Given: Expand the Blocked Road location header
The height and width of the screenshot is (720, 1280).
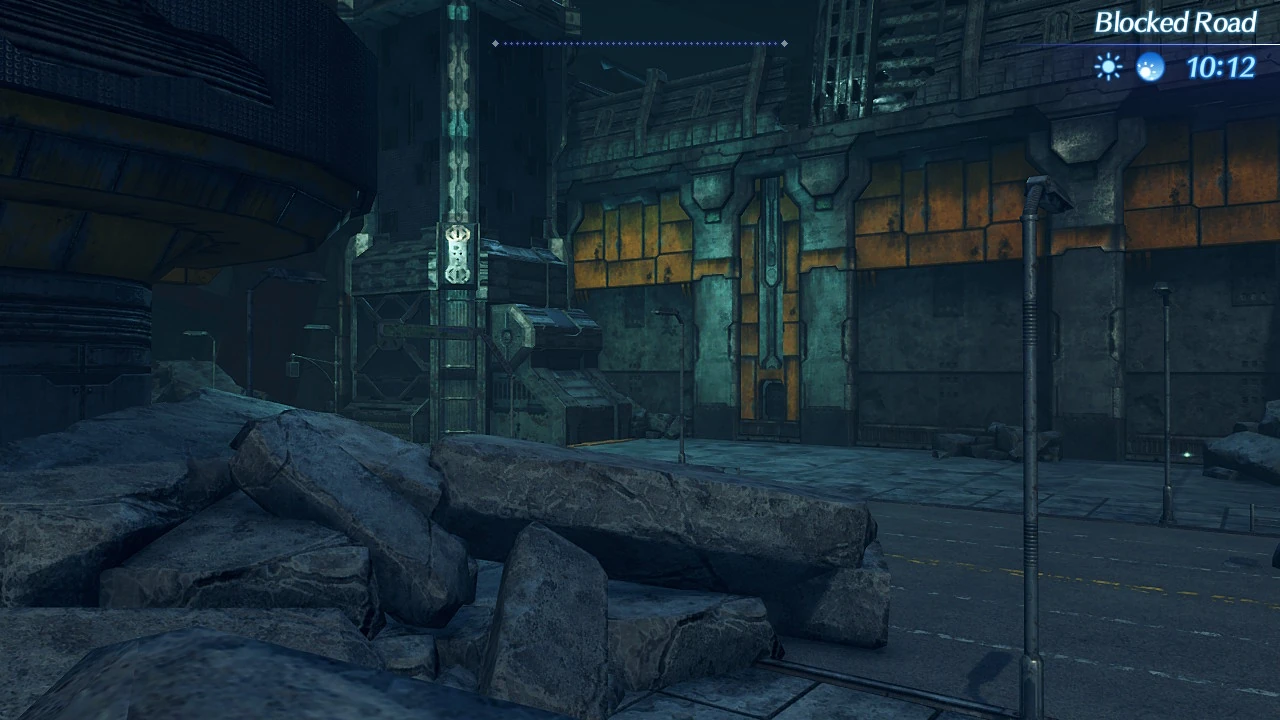Looking at the screenshot, I should [x=1176, y=23].
